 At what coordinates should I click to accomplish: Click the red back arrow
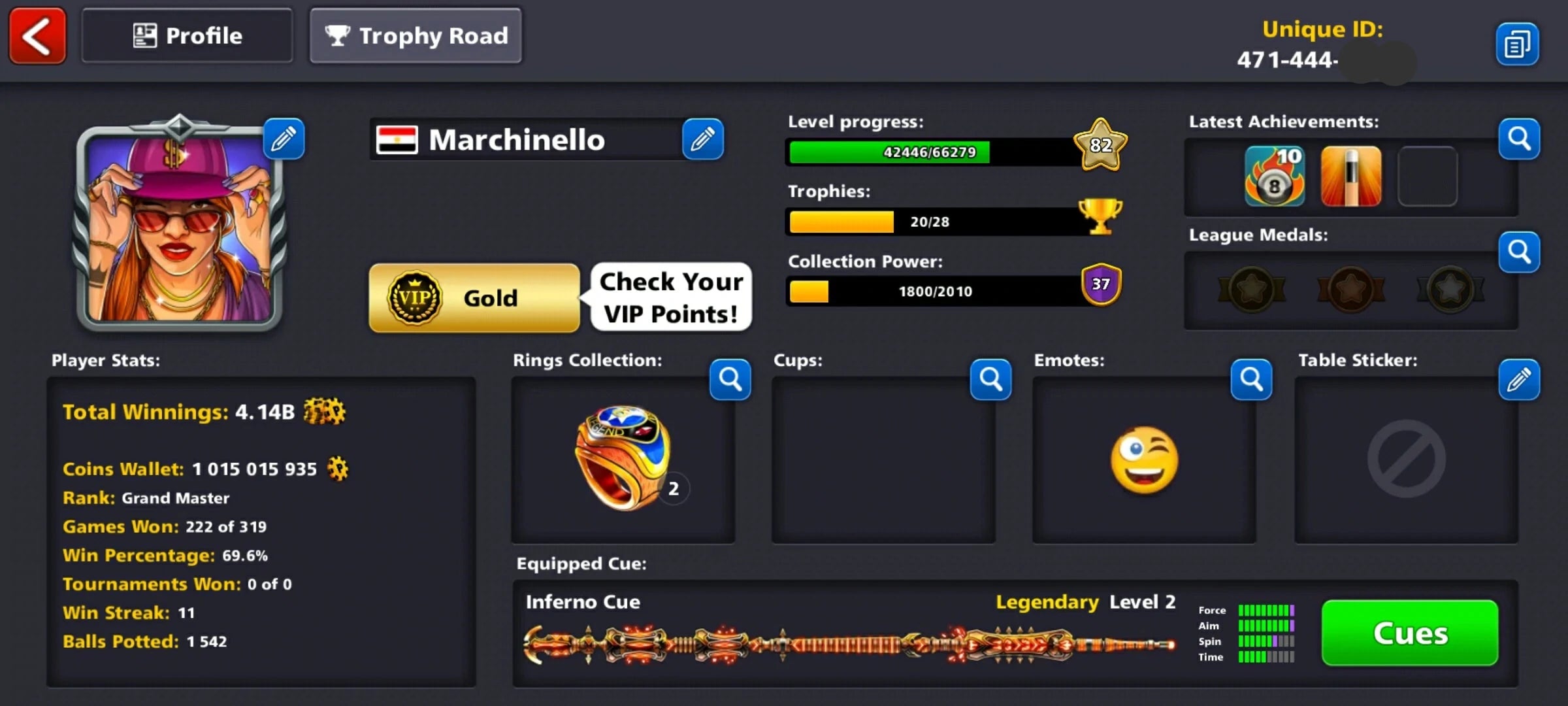37,36
